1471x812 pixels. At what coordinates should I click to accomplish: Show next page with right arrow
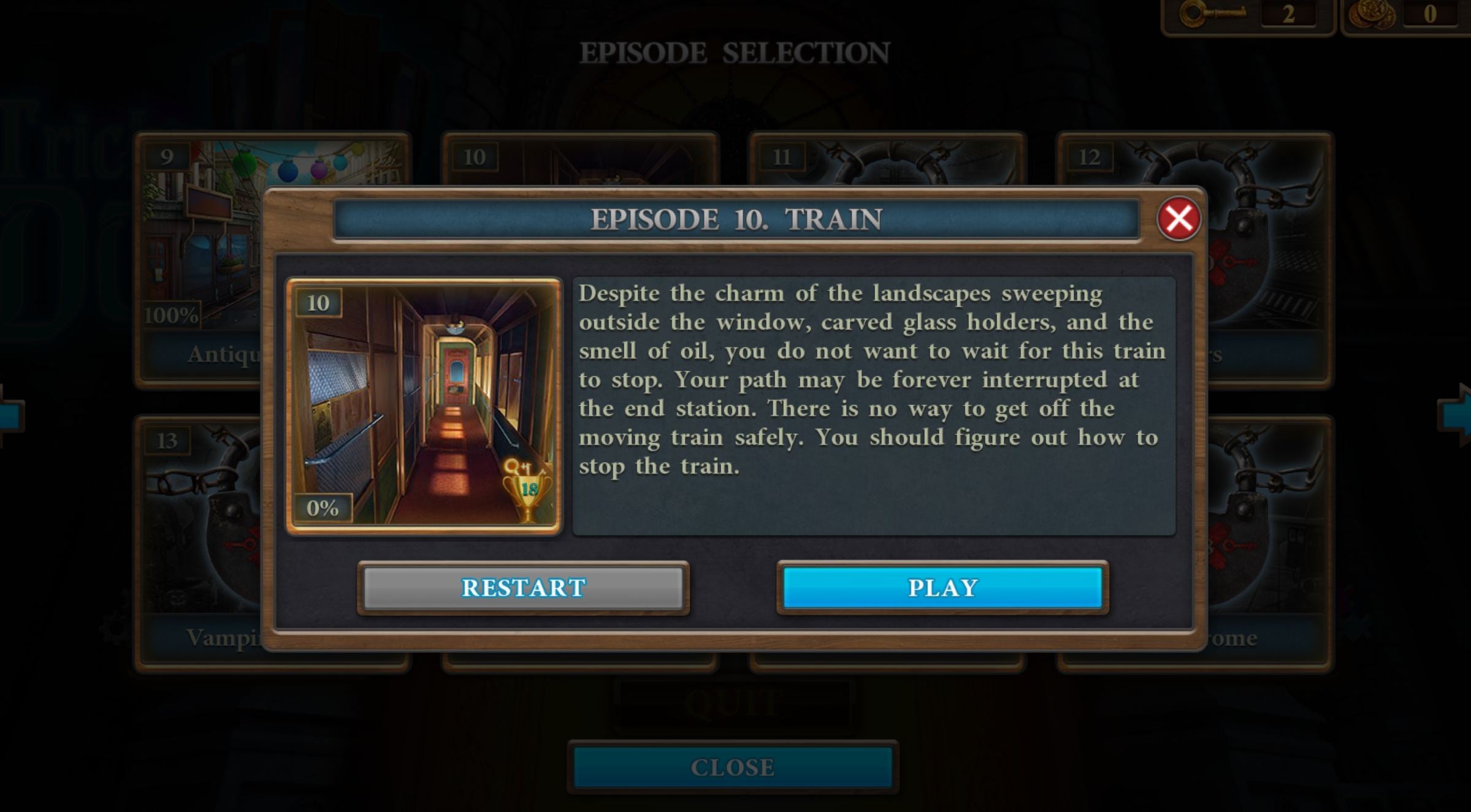(x=1456, y=414)
